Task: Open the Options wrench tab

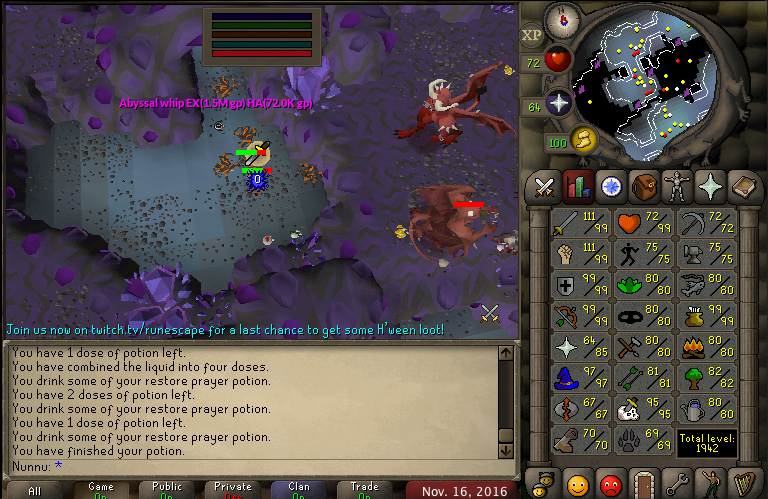Action: pos(678,483)
